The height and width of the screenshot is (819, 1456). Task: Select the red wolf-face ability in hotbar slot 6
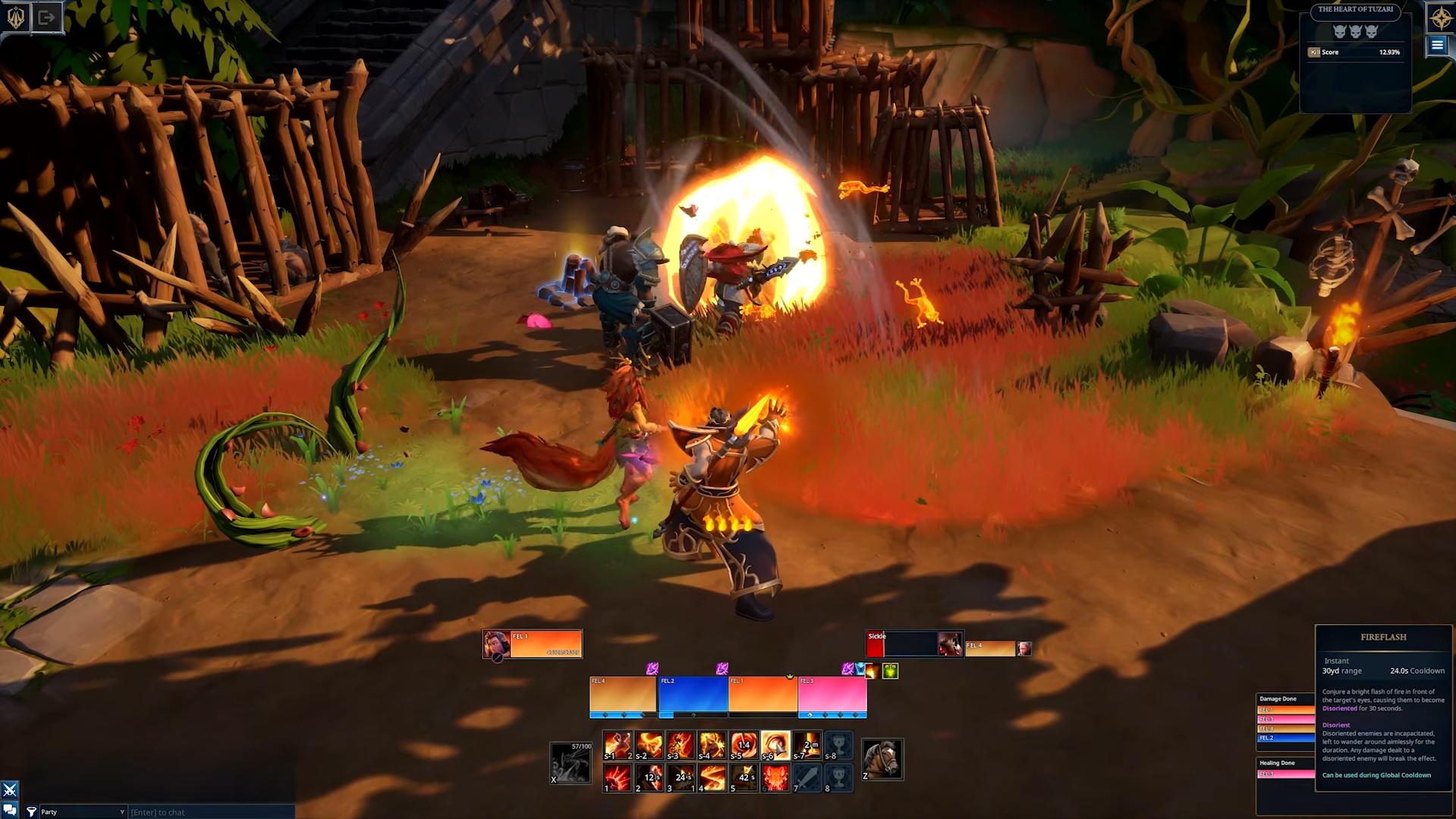pyautogui.click(x=775, y=778)
